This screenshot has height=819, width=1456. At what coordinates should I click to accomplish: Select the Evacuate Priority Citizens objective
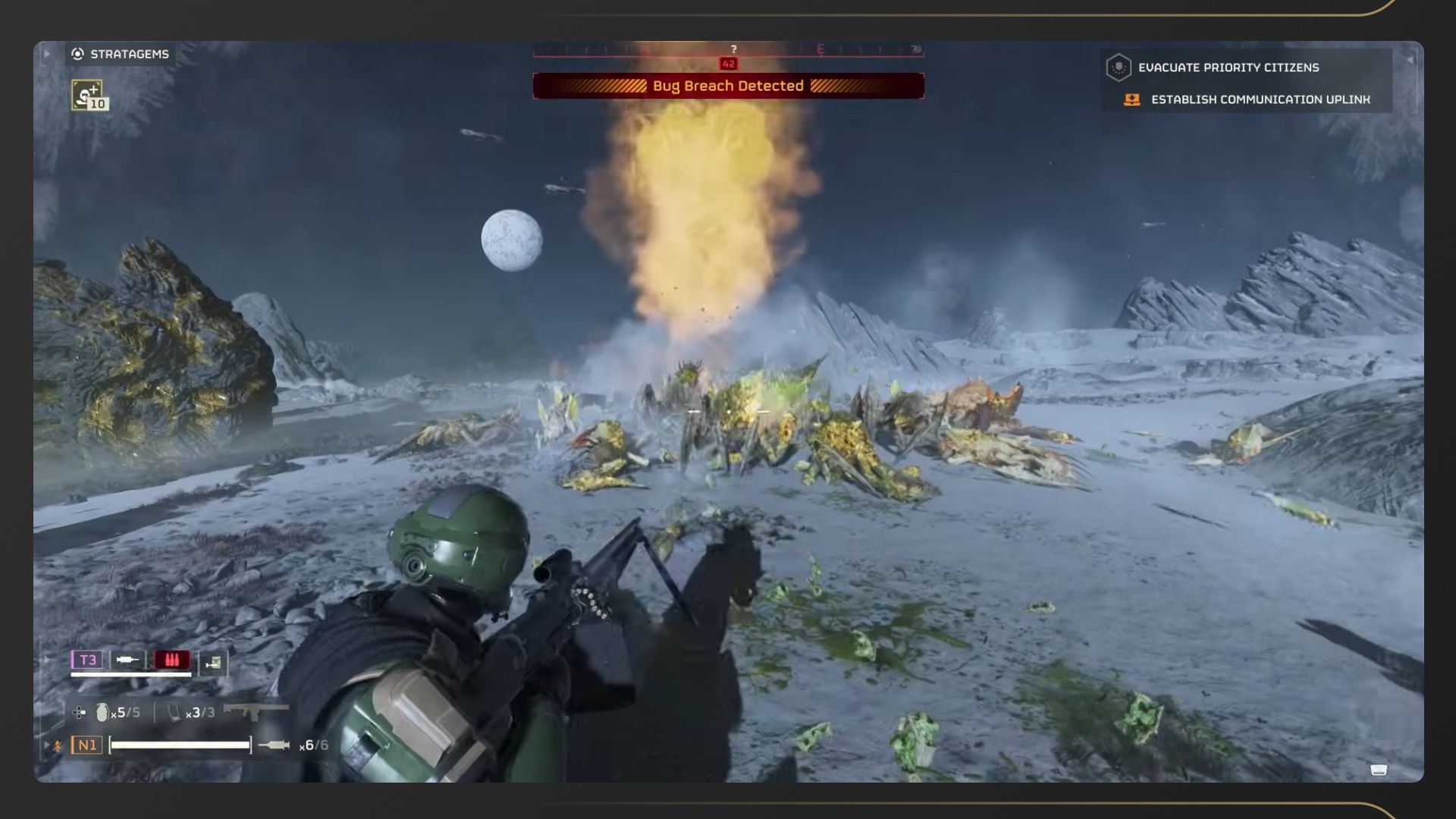coord(1228,67)
